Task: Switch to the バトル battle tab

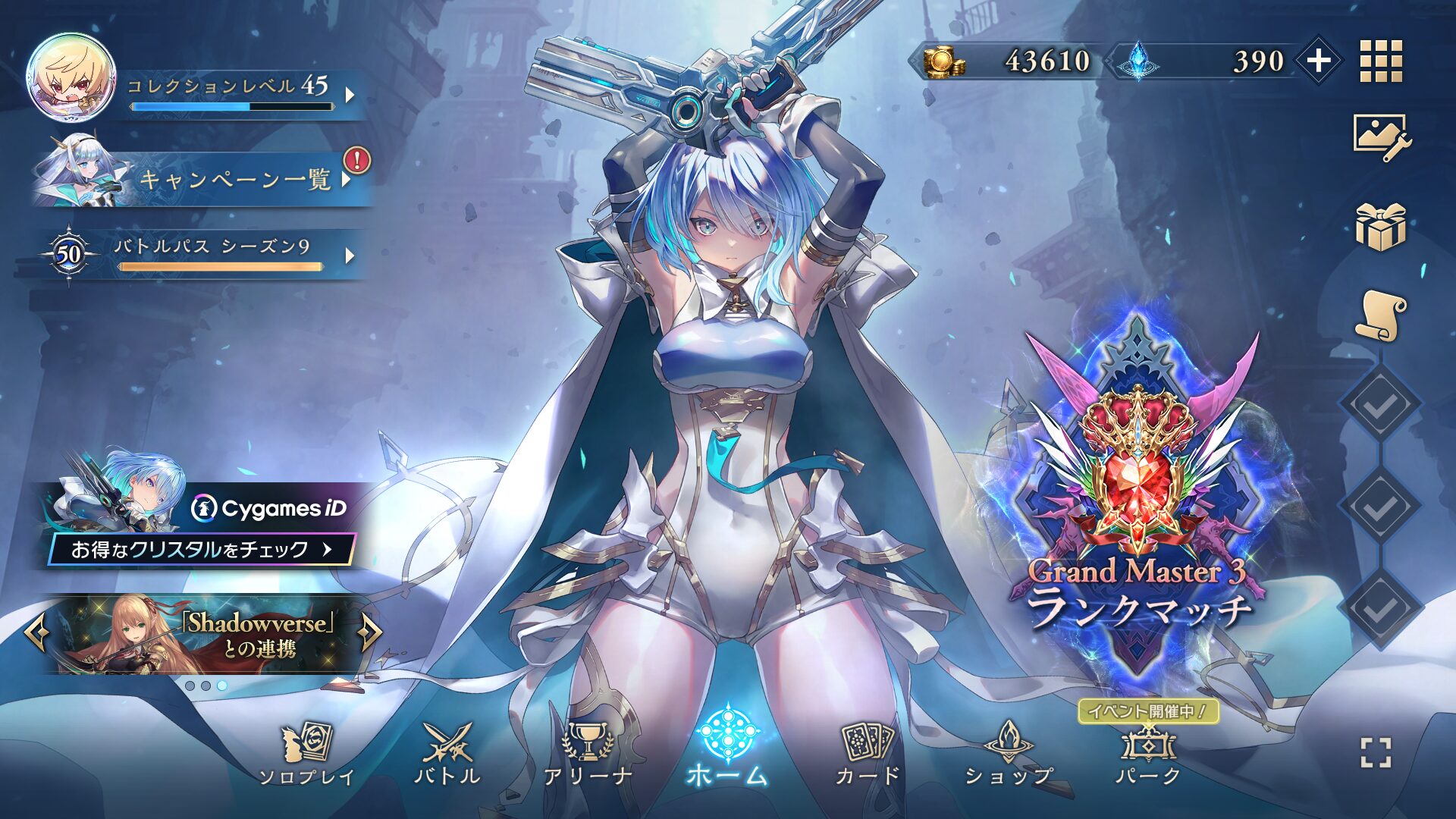Action: (447, 755)
